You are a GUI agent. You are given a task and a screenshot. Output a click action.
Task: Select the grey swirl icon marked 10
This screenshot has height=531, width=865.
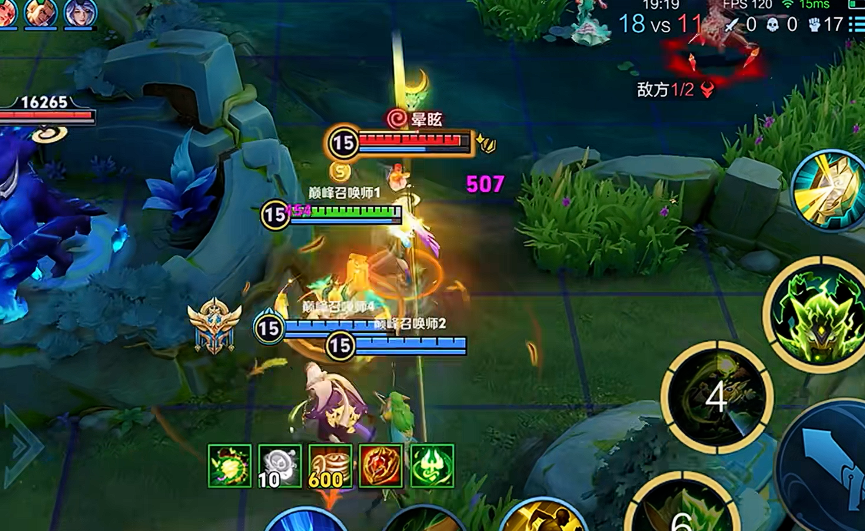(279, 465)
